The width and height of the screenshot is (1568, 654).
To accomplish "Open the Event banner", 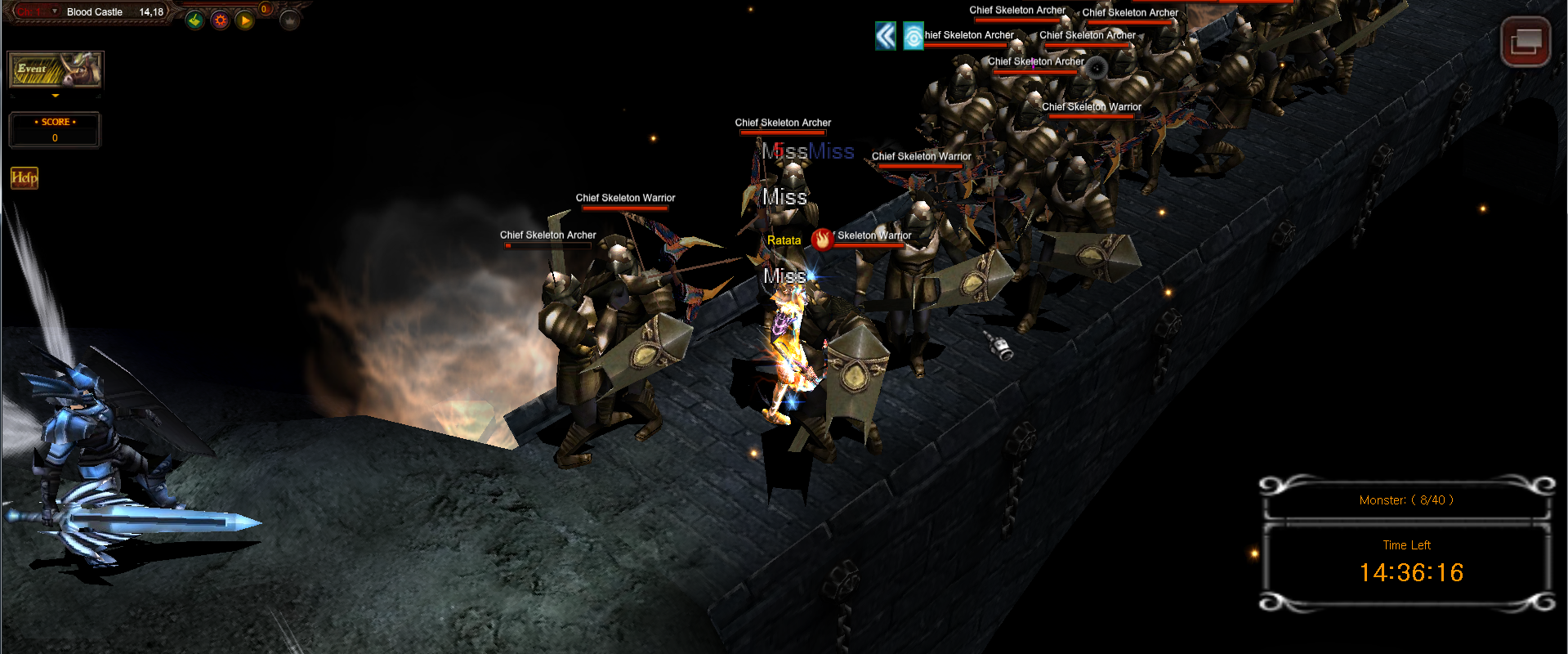I will pyautogui.click(x=55, y=69).
